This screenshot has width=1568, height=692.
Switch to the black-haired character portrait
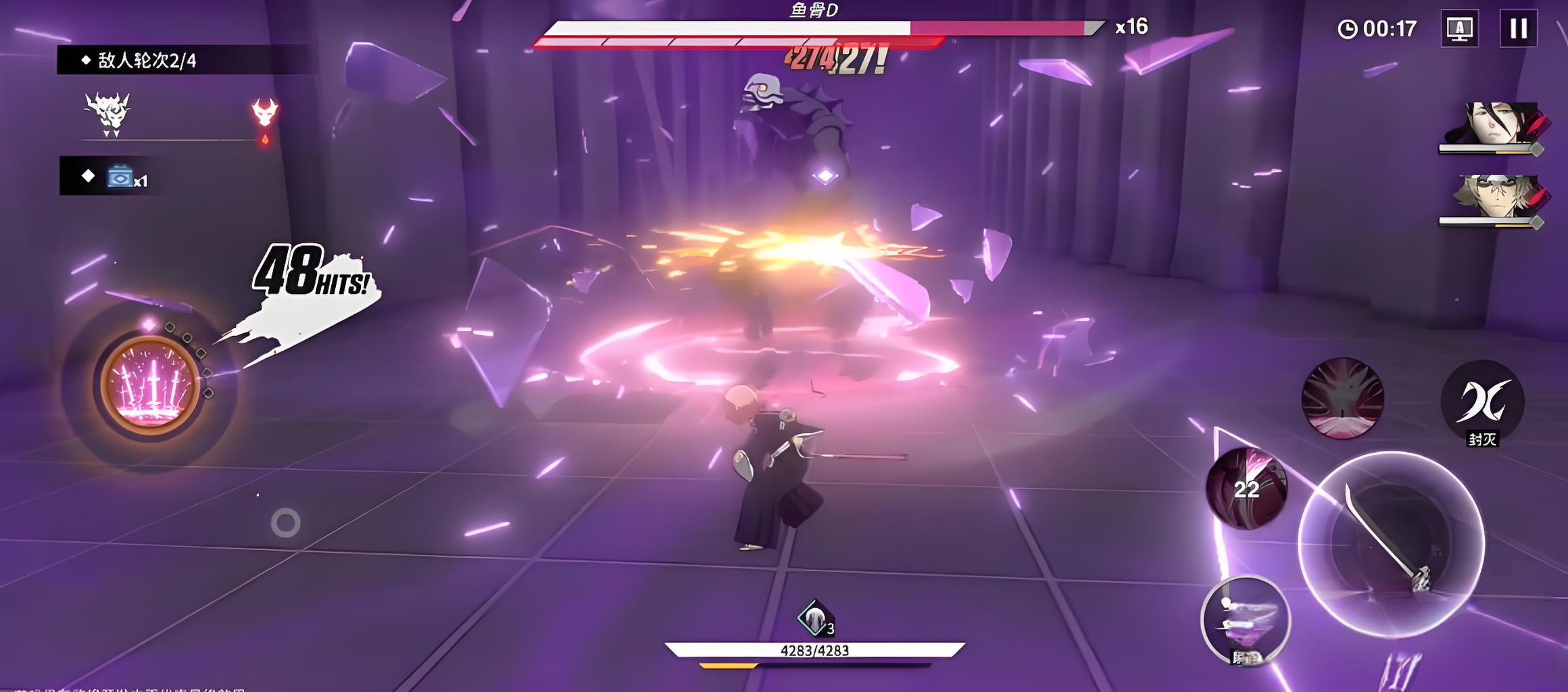(1492, 126)
